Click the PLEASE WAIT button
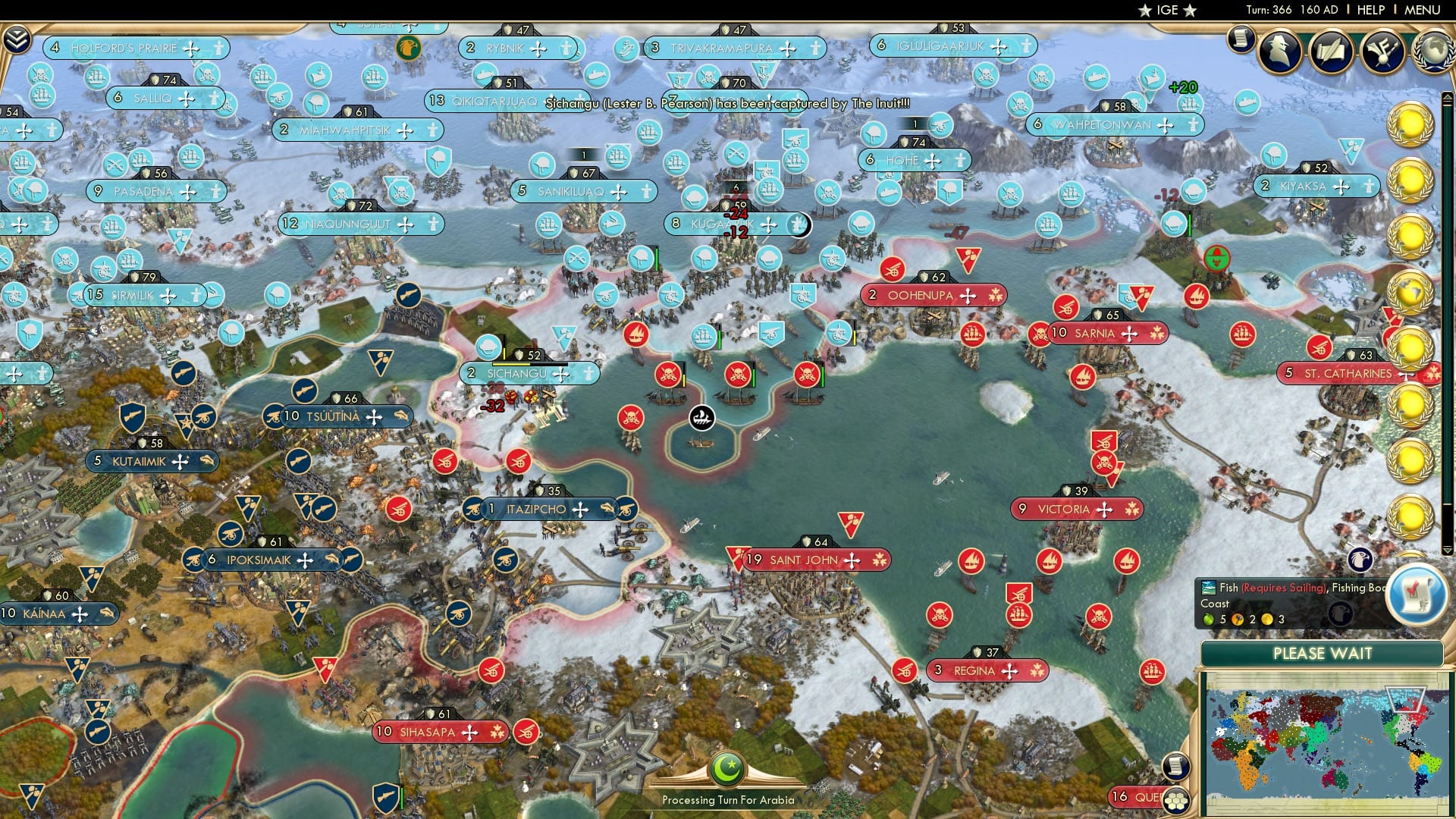Image resolution: width=1456 pixels, height=819 pixels. (1324, 653)
